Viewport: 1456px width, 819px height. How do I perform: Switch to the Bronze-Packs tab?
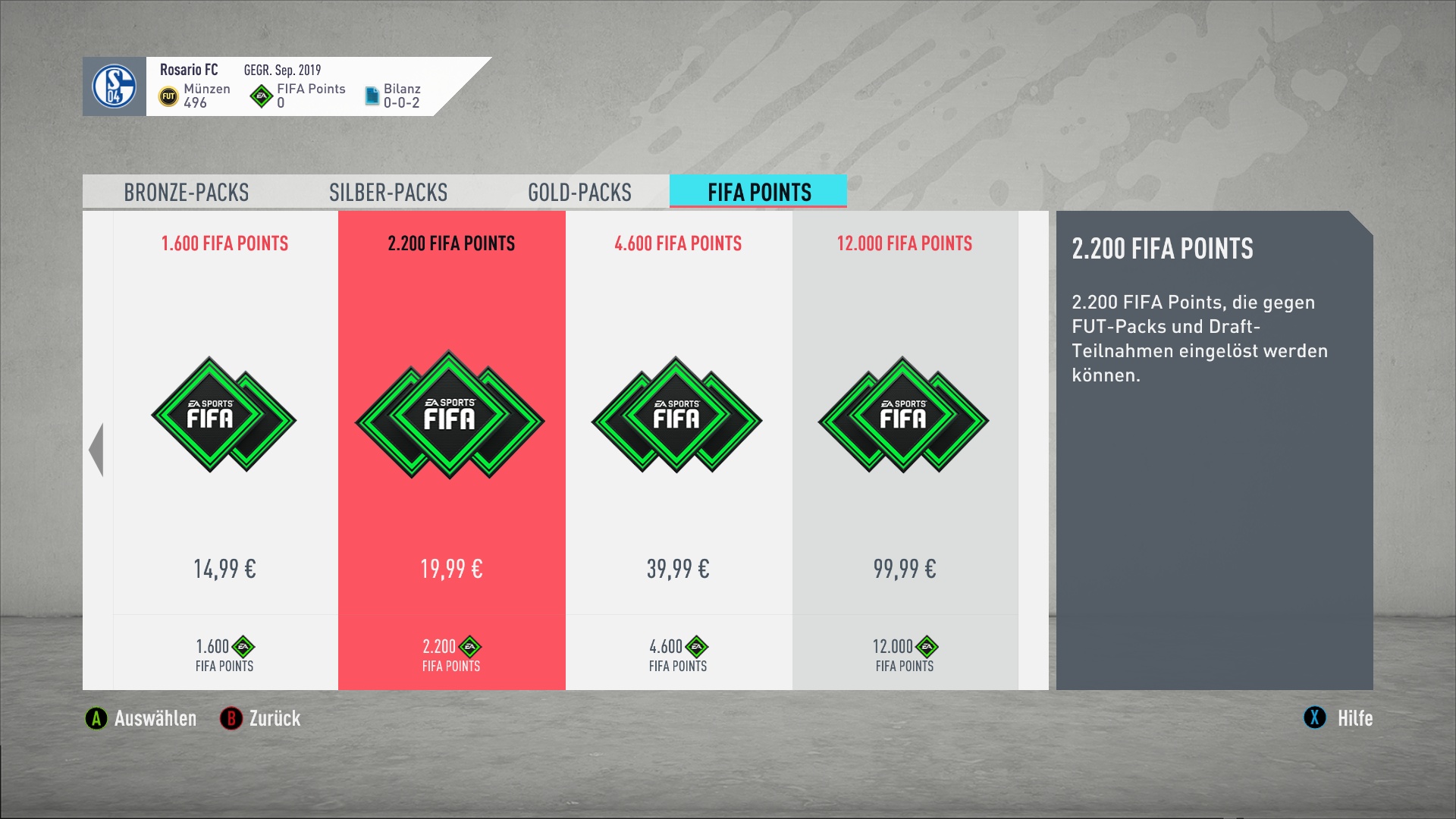[x=187, y=193]
